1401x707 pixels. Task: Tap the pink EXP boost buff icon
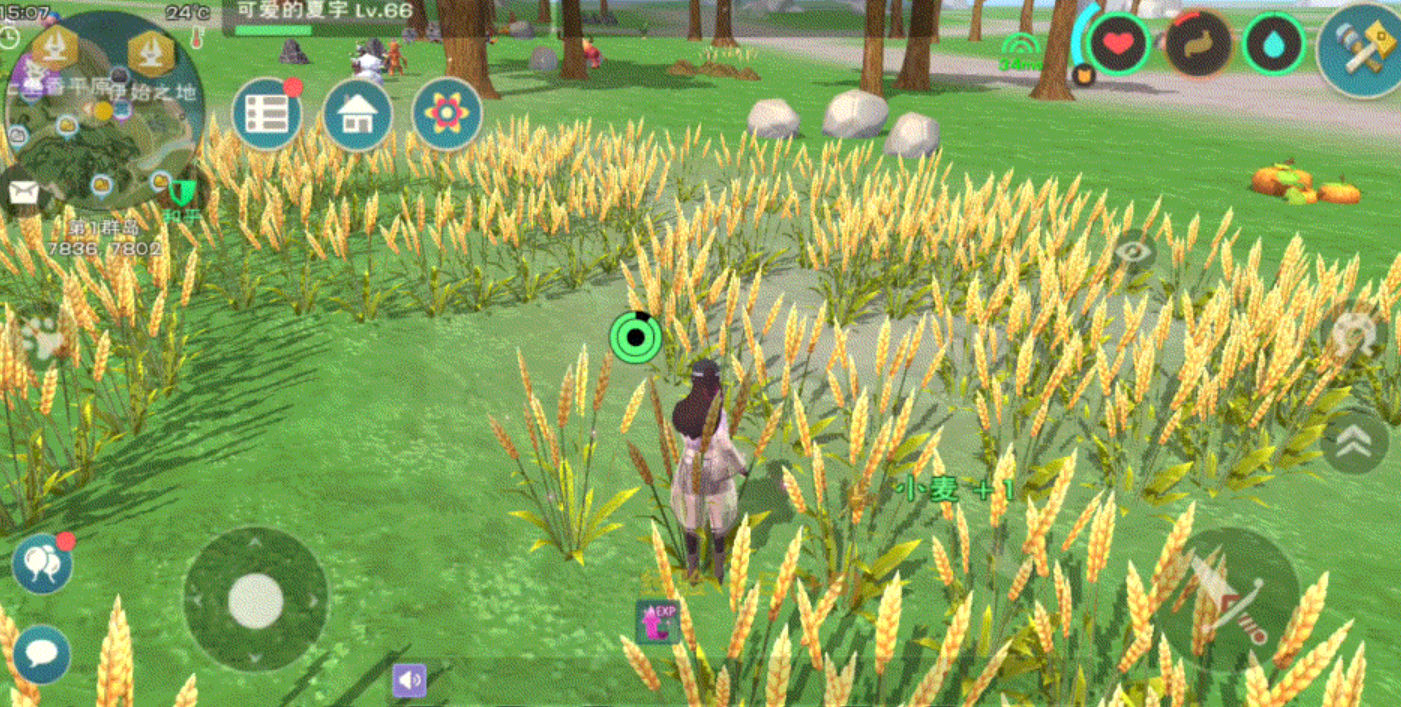point(658,621)
